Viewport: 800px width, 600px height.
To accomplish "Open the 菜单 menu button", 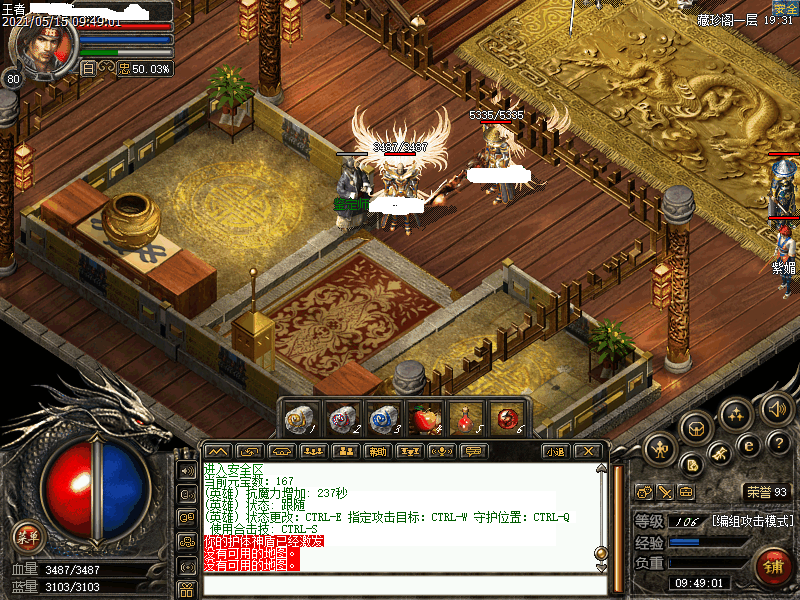I will tap(27, 537).
